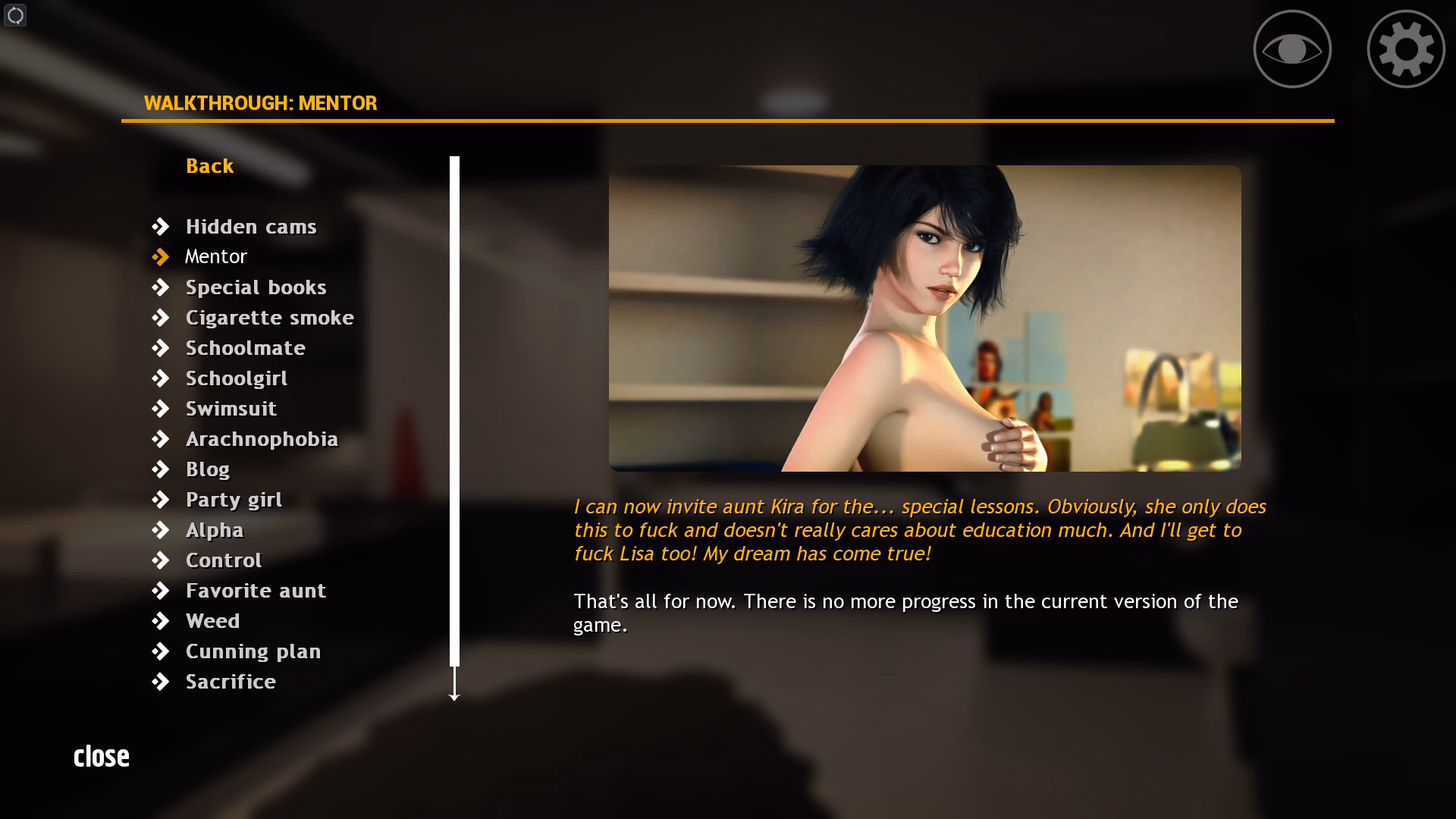Click the highlighted arrow beside Mentor

[162, 256]
